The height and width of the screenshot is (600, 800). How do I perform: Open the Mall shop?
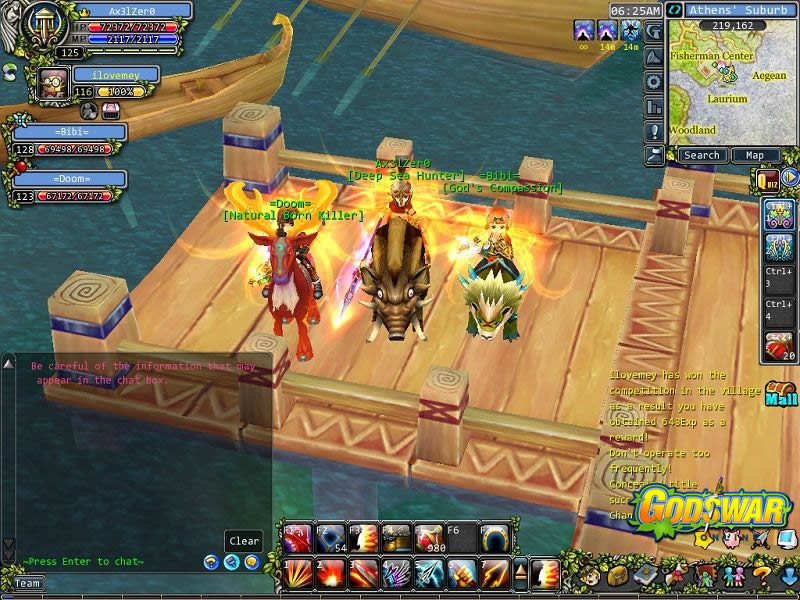pyautogui.click(x=781, y=394)
